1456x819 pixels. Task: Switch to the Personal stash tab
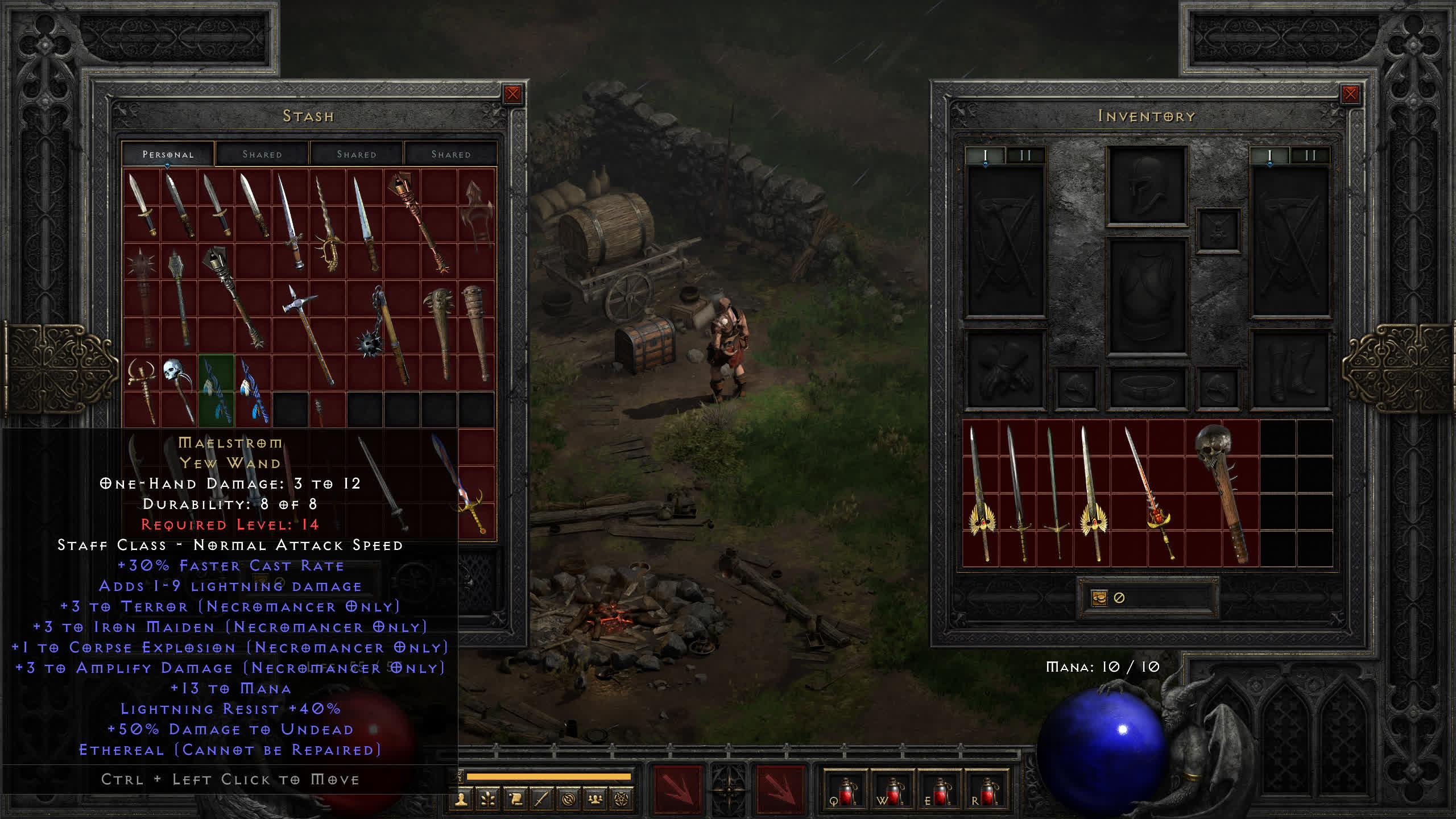click(x=168, y=154)
